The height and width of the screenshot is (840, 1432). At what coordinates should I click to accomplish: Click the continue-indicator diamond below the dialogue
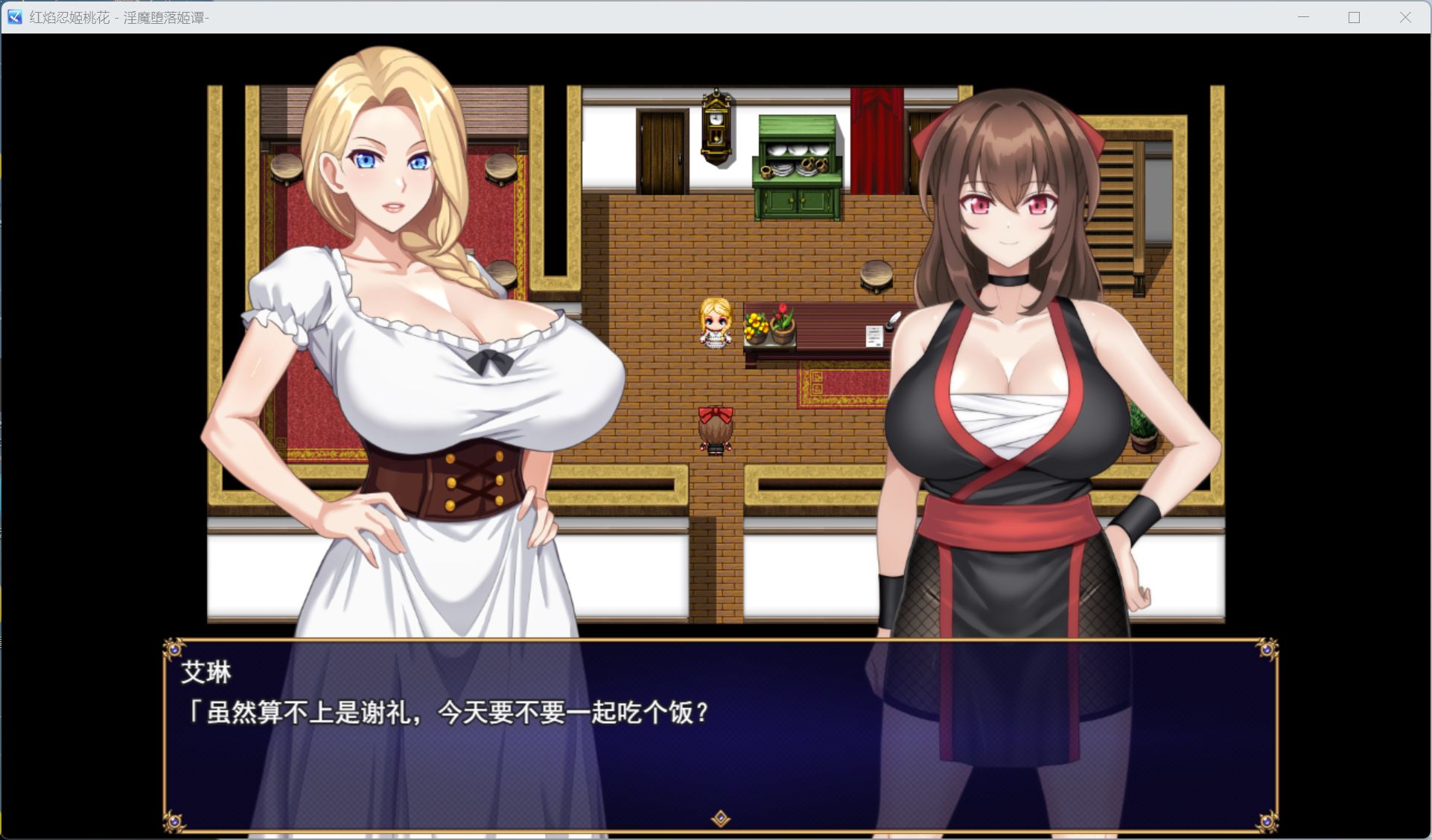pos(720,818)
